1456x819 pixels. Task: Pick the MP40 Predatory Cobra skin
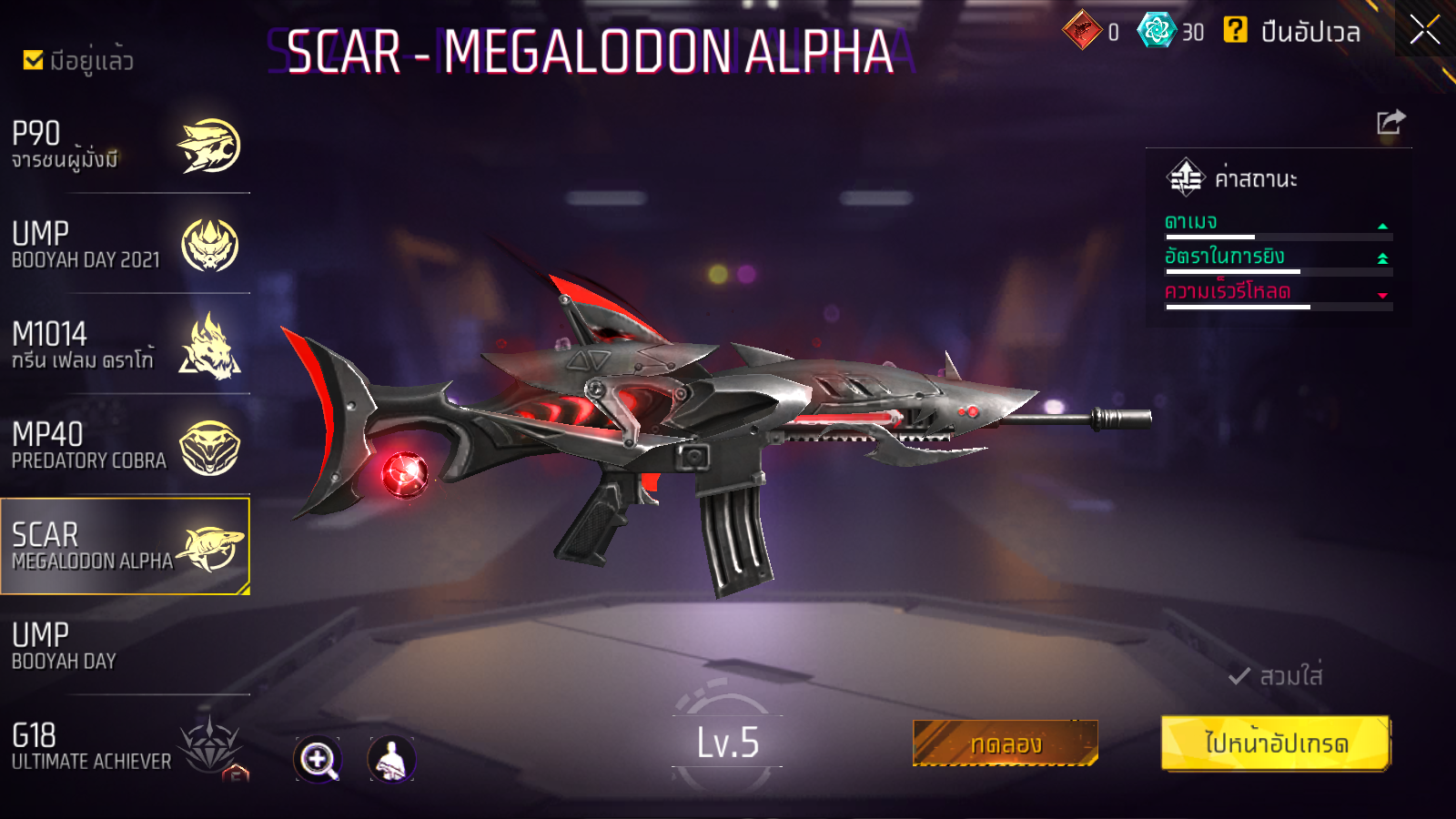tap(125, 446)
